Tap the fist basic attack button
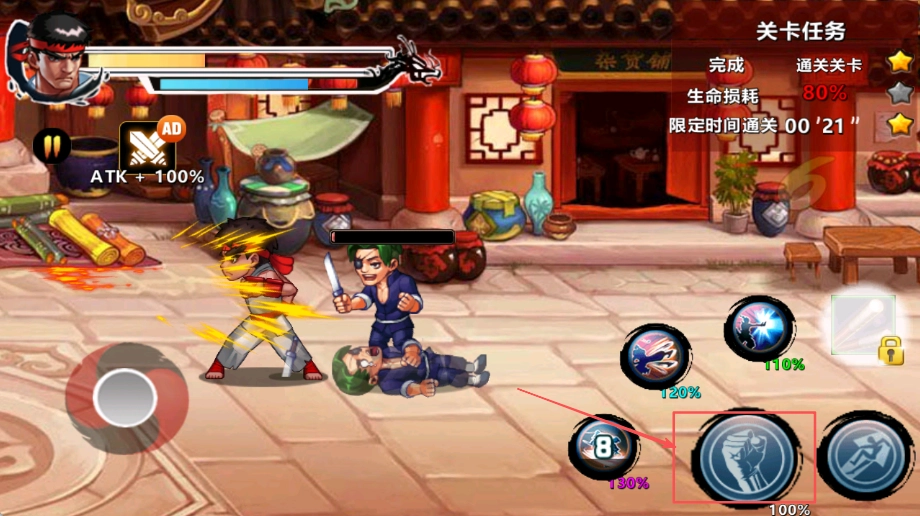This screenshot has width=920, height=516. tap(745, 457)
